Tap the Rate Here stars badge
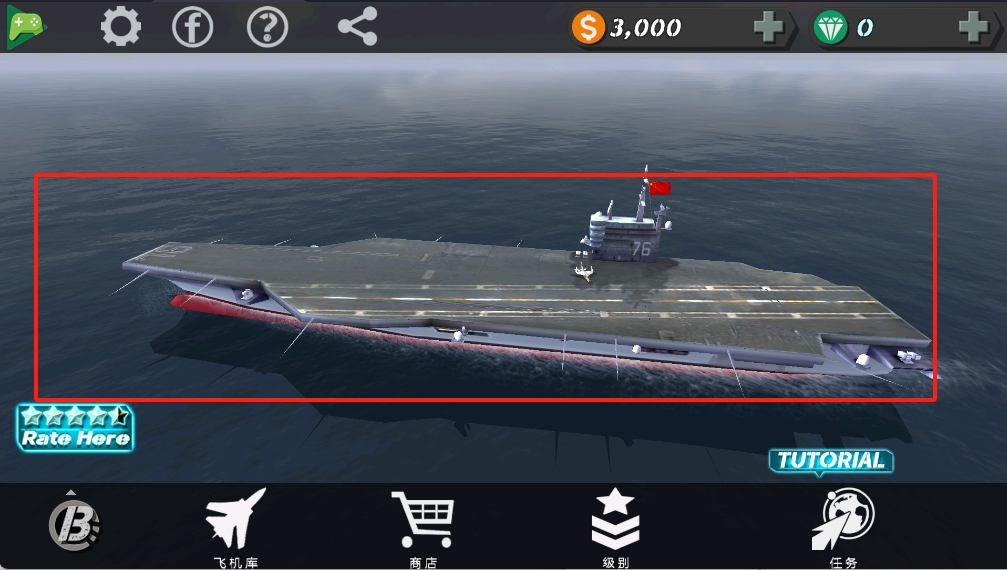 (75, 427)
